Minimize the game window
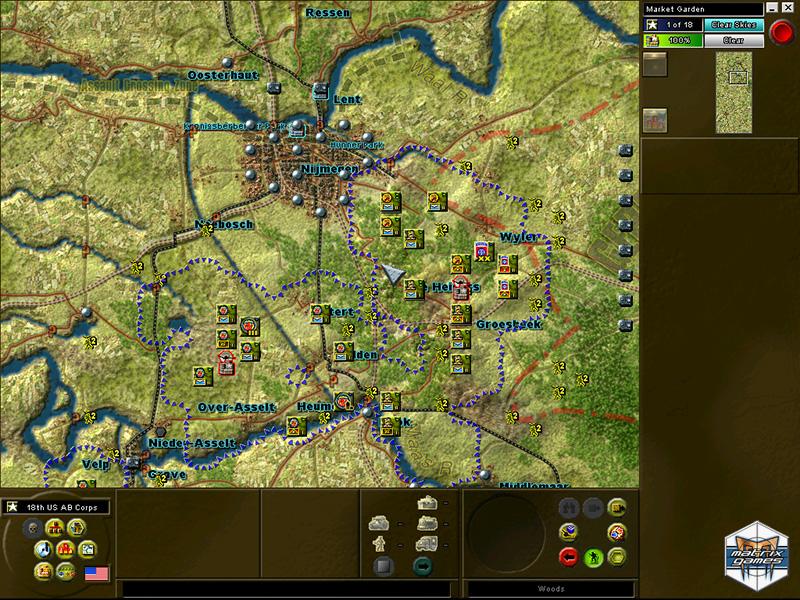 (x=772, y=8)
